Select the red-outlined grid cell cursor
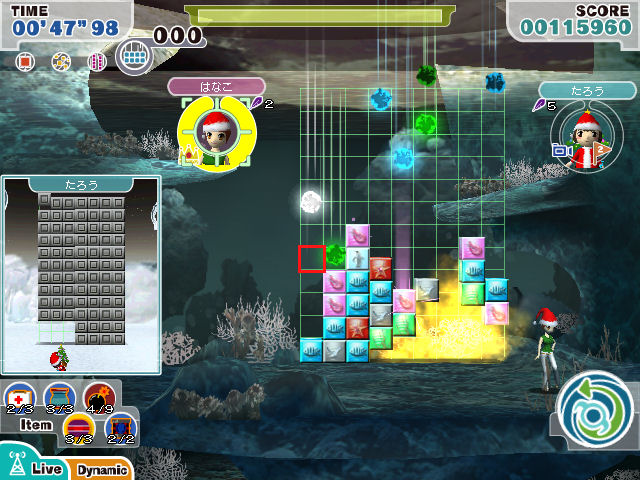 pyautogui.click(x=311, y=258)
